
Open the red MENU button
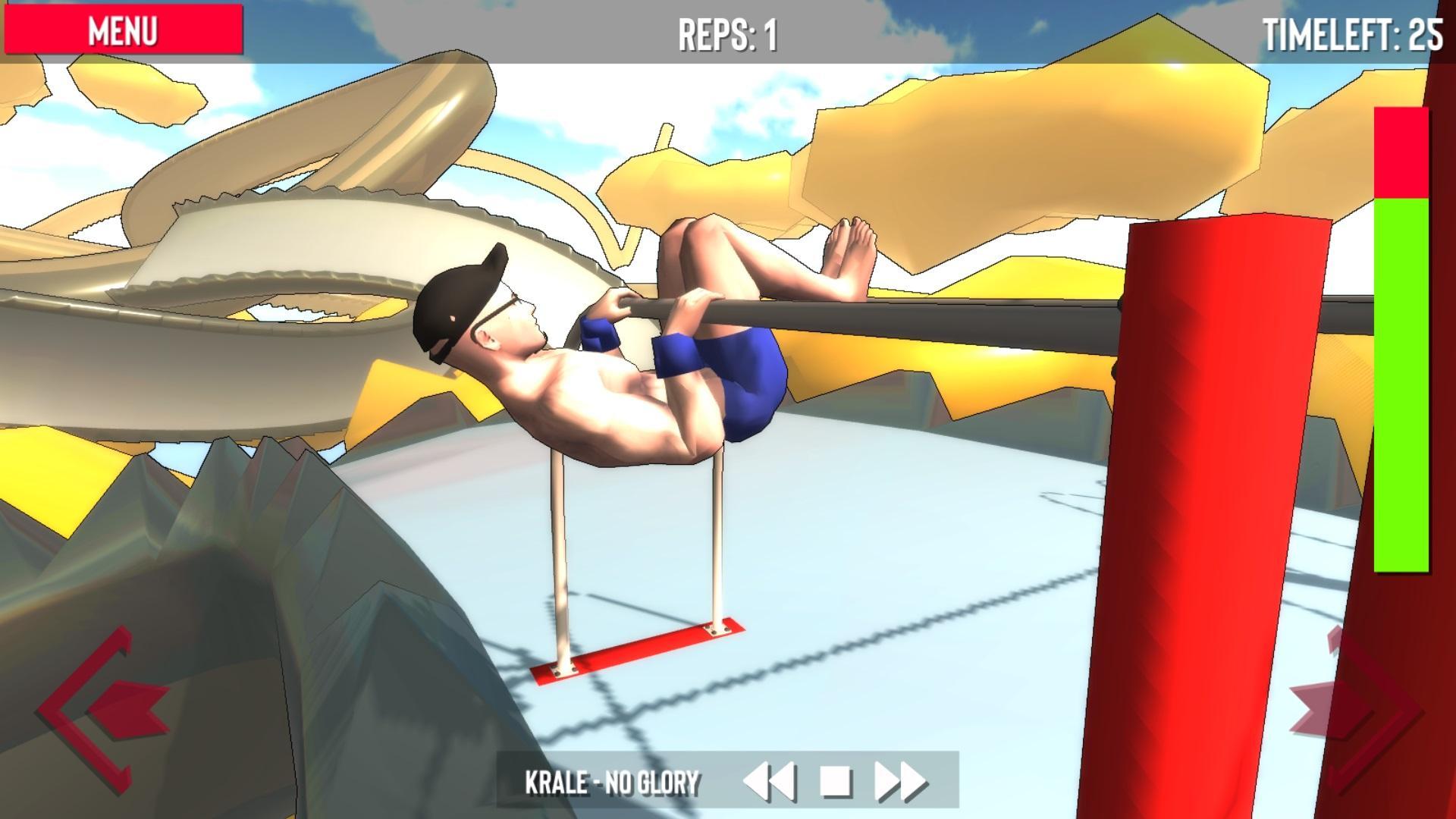[123, 30]
